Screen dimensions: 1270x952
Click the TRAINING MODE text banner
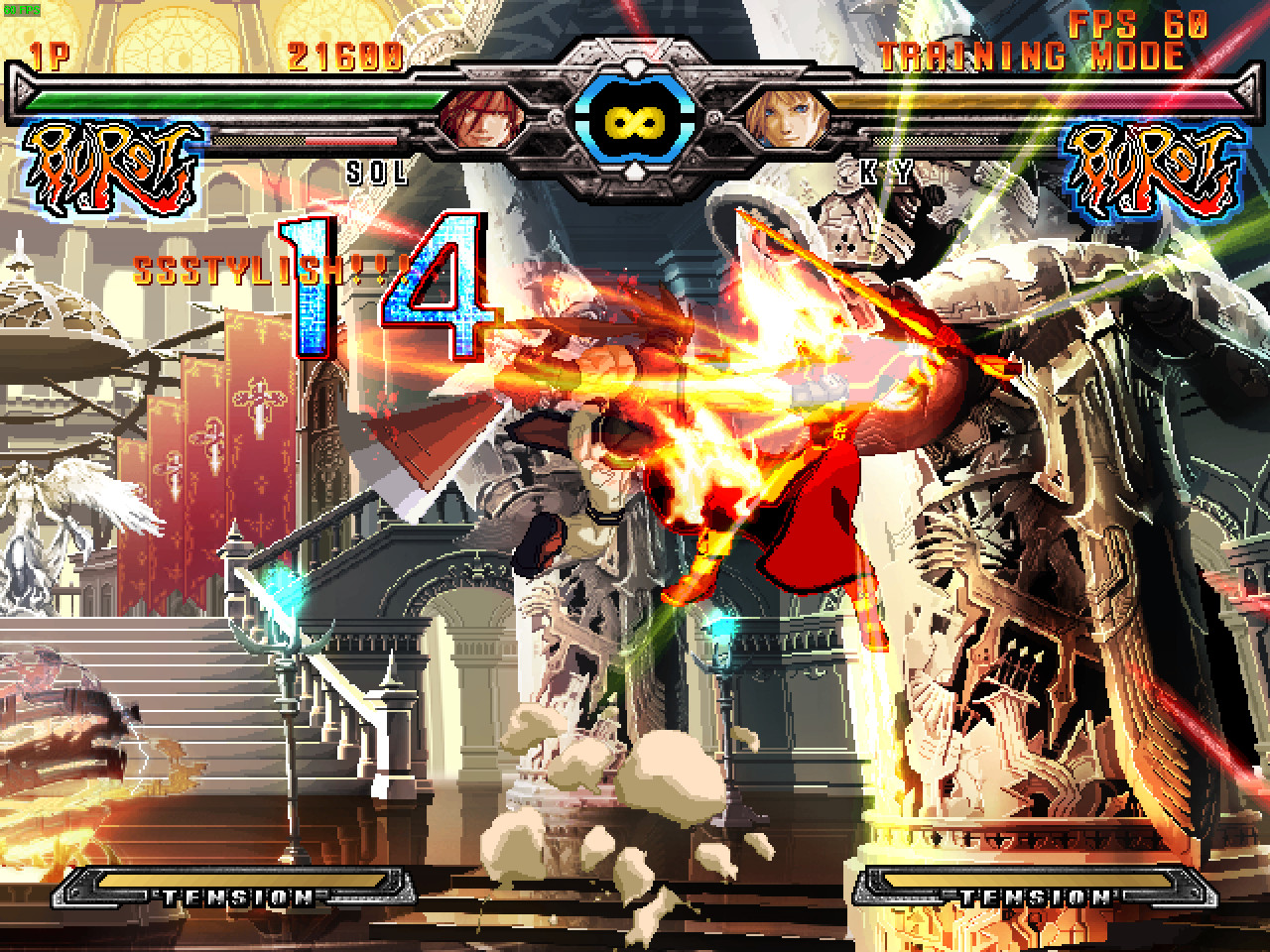(1032, 57)
